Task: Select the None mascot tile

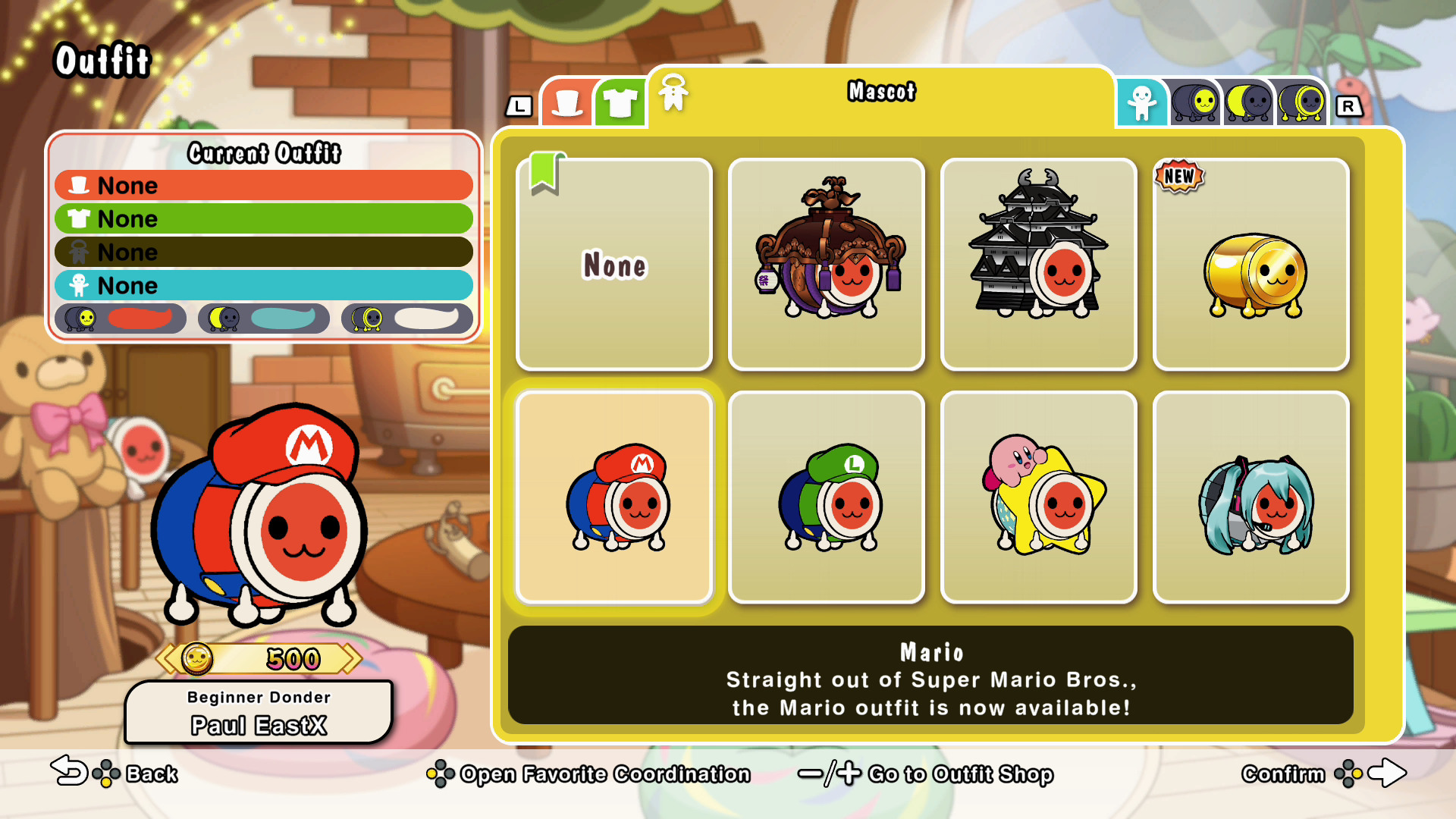Action: click(x=613, y=264)
